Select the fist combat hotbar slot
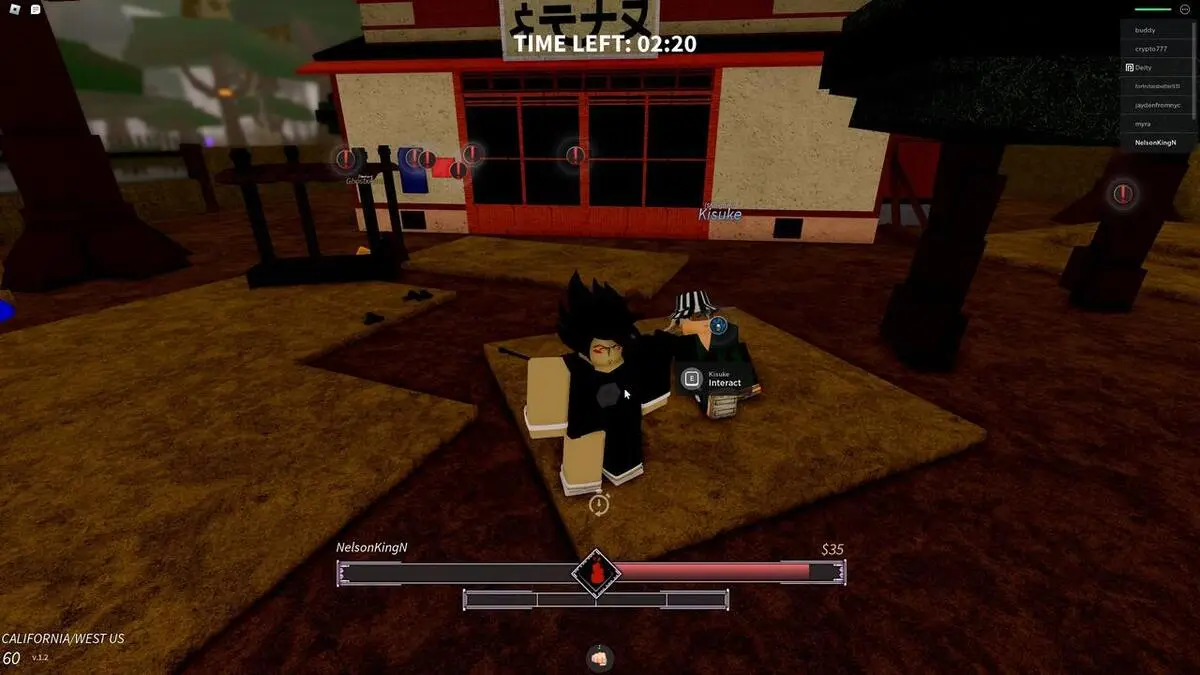Image resolution: width=1200 pixels, height=675 pixels. pyautogui.click(x=599, y=658)
